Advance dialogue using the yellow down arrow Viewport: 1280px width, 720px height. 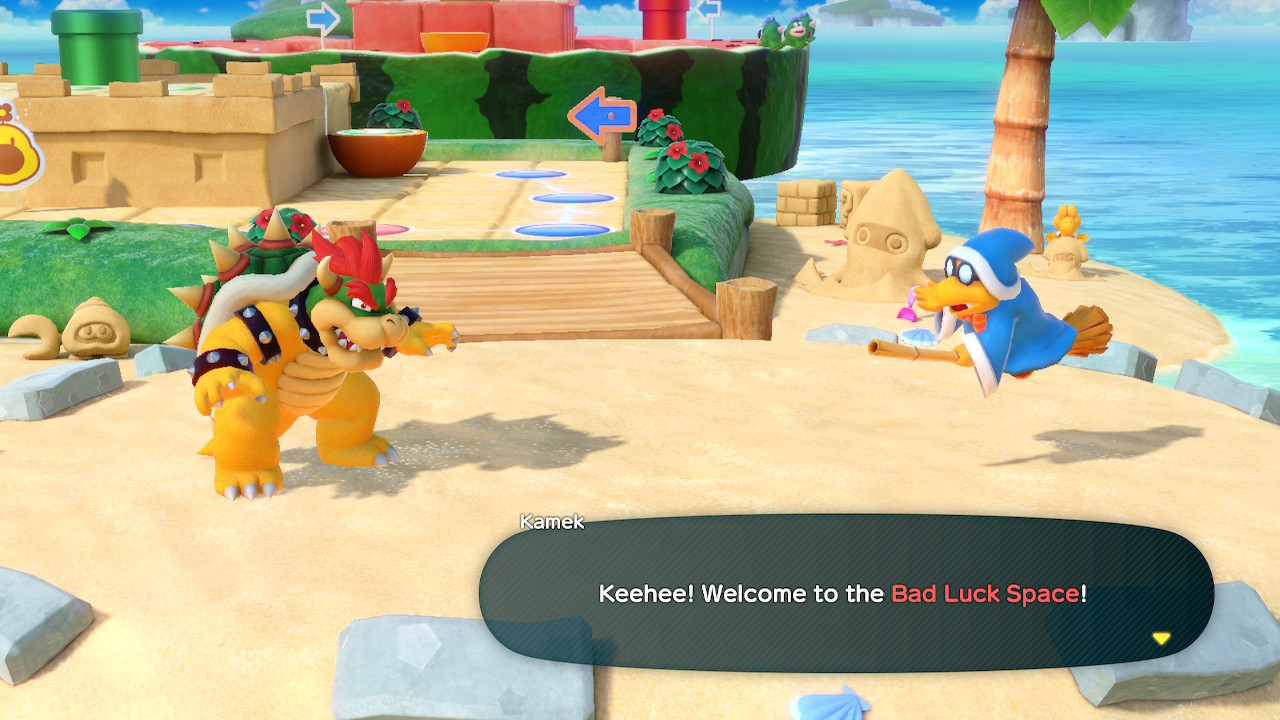coord(1160,638)
